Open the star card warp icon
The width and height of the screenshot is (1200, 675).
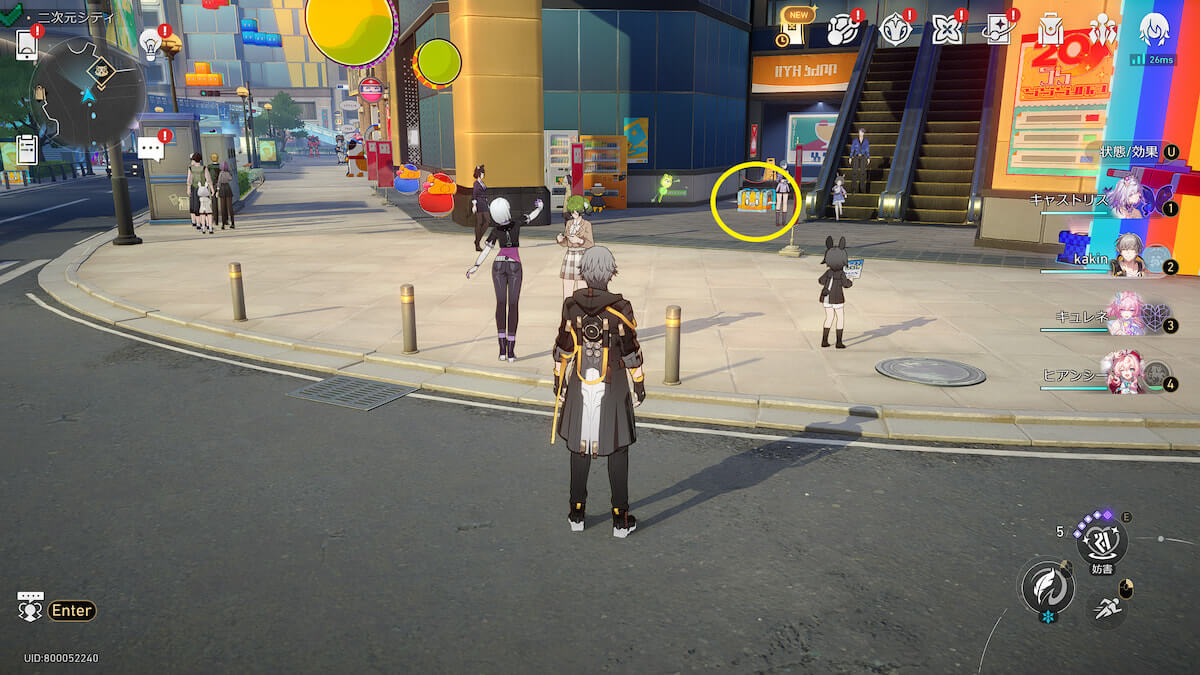tap(997, 30)
